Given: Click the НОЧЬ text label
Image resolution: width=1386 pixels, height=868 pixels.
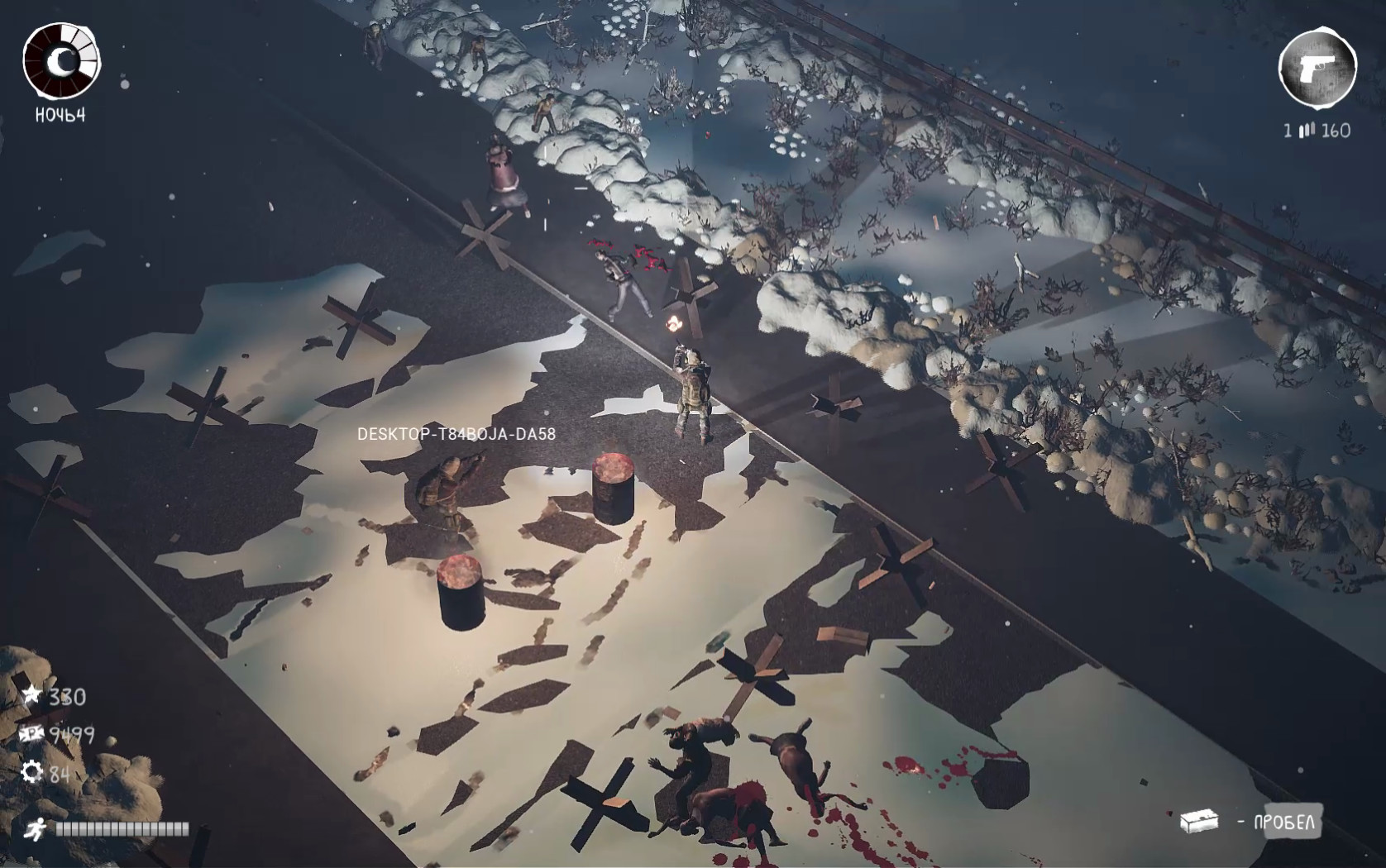Looking at the screenshot, I should pyautogui.click(x=60, y=116).
